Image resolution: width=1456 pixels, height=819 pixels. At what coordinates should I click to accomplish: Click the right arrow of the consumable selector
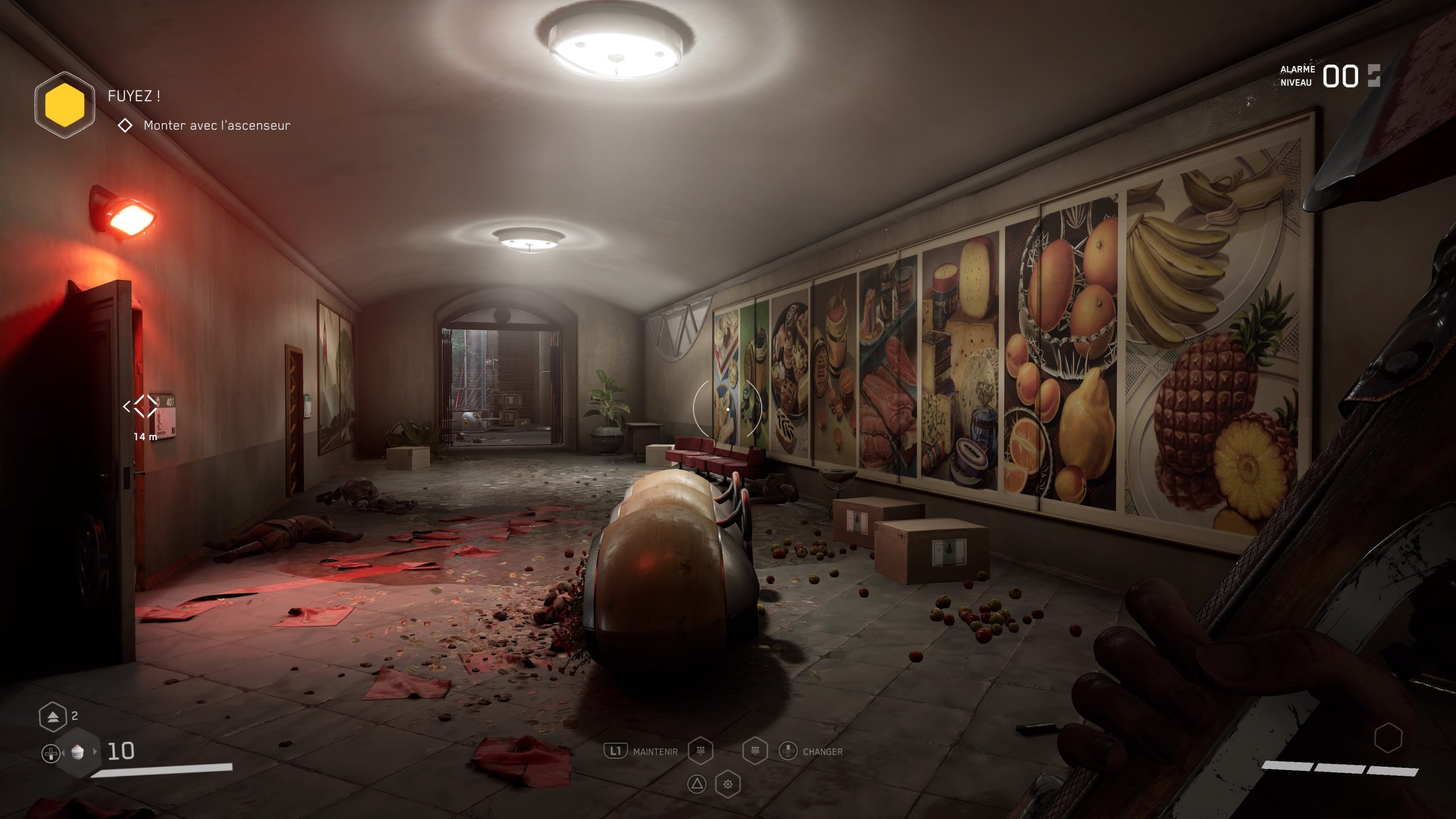click(95, 752)
